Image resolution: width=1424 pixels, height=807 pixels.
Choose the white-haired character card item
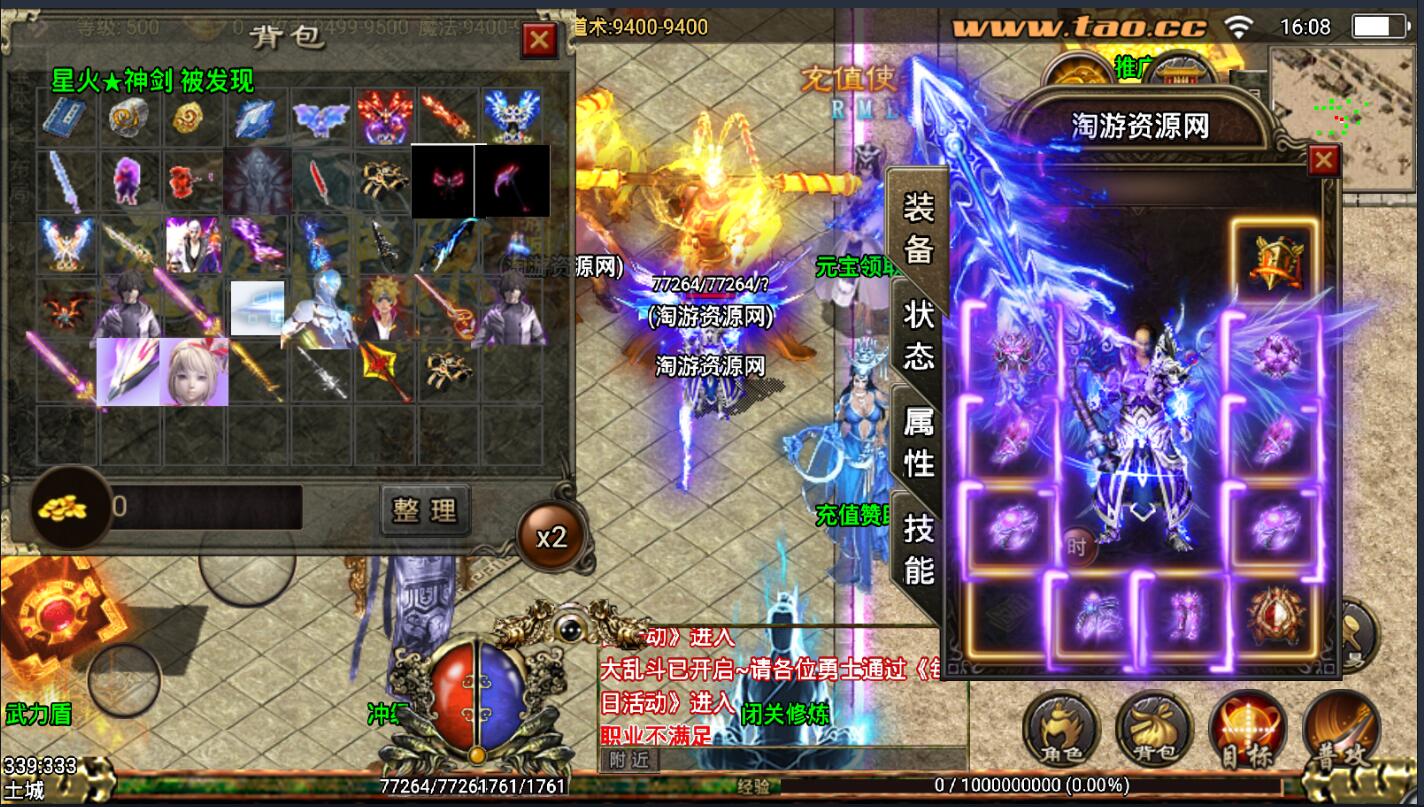click(192, 245)
